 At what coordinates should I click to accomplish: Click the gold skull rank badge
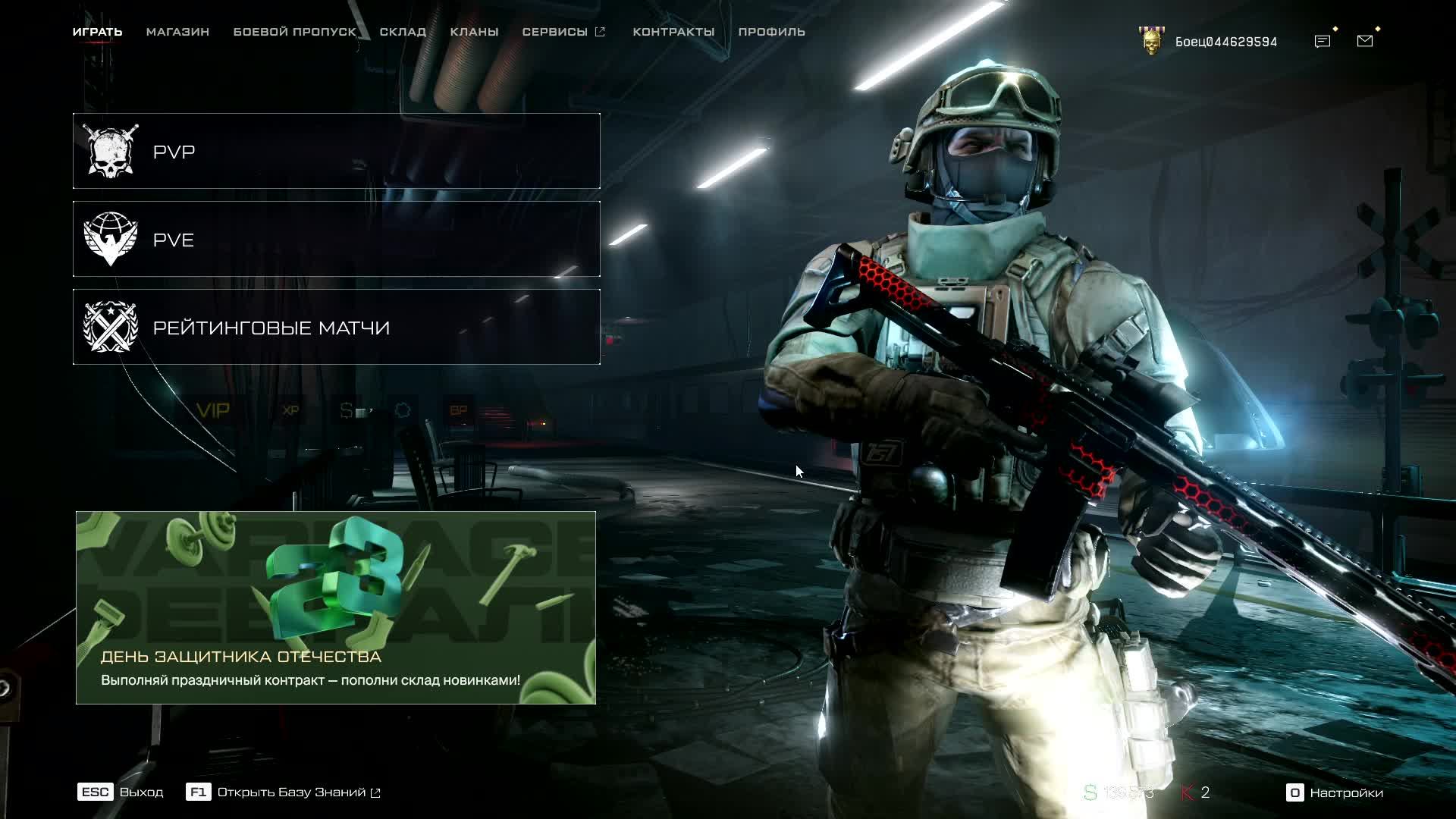[1151, 41]
